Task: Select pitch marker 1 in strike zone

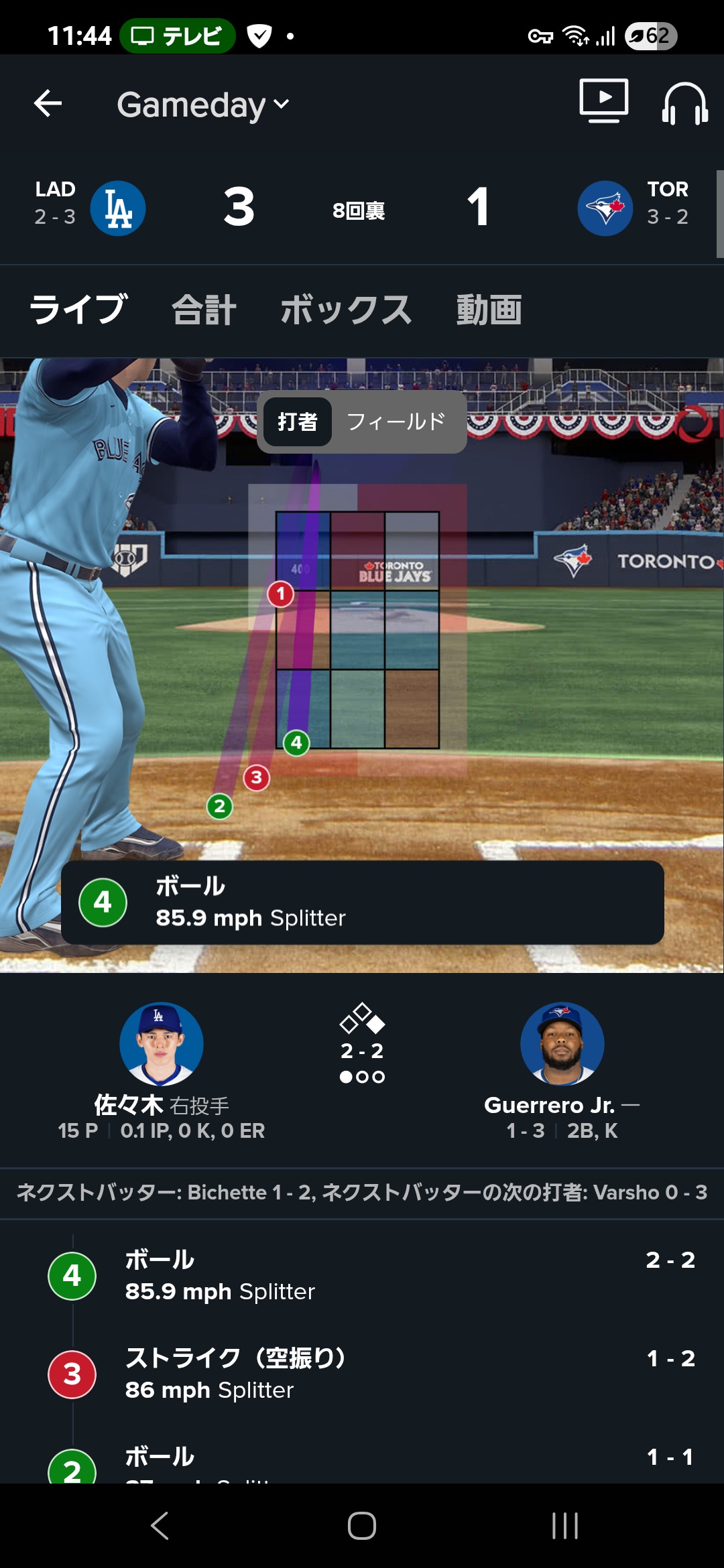Action: pyautogui.click(x=281, y=594)
